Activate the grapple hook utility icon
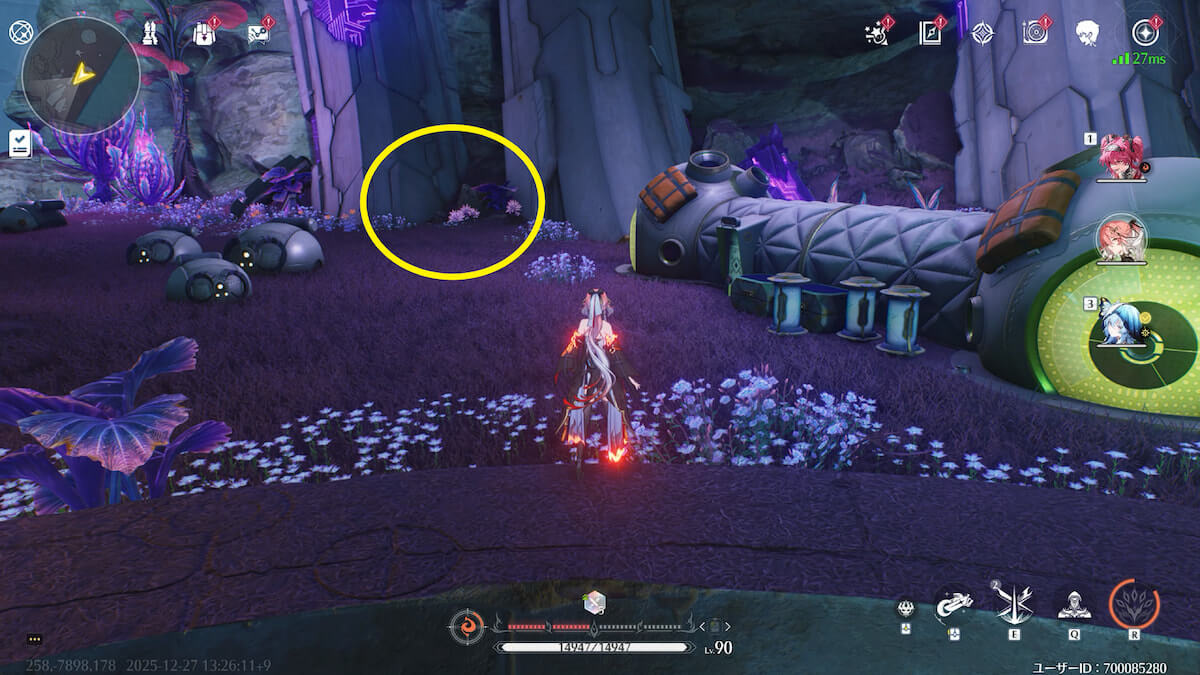1200x675 pixels. tap(954, 604)
